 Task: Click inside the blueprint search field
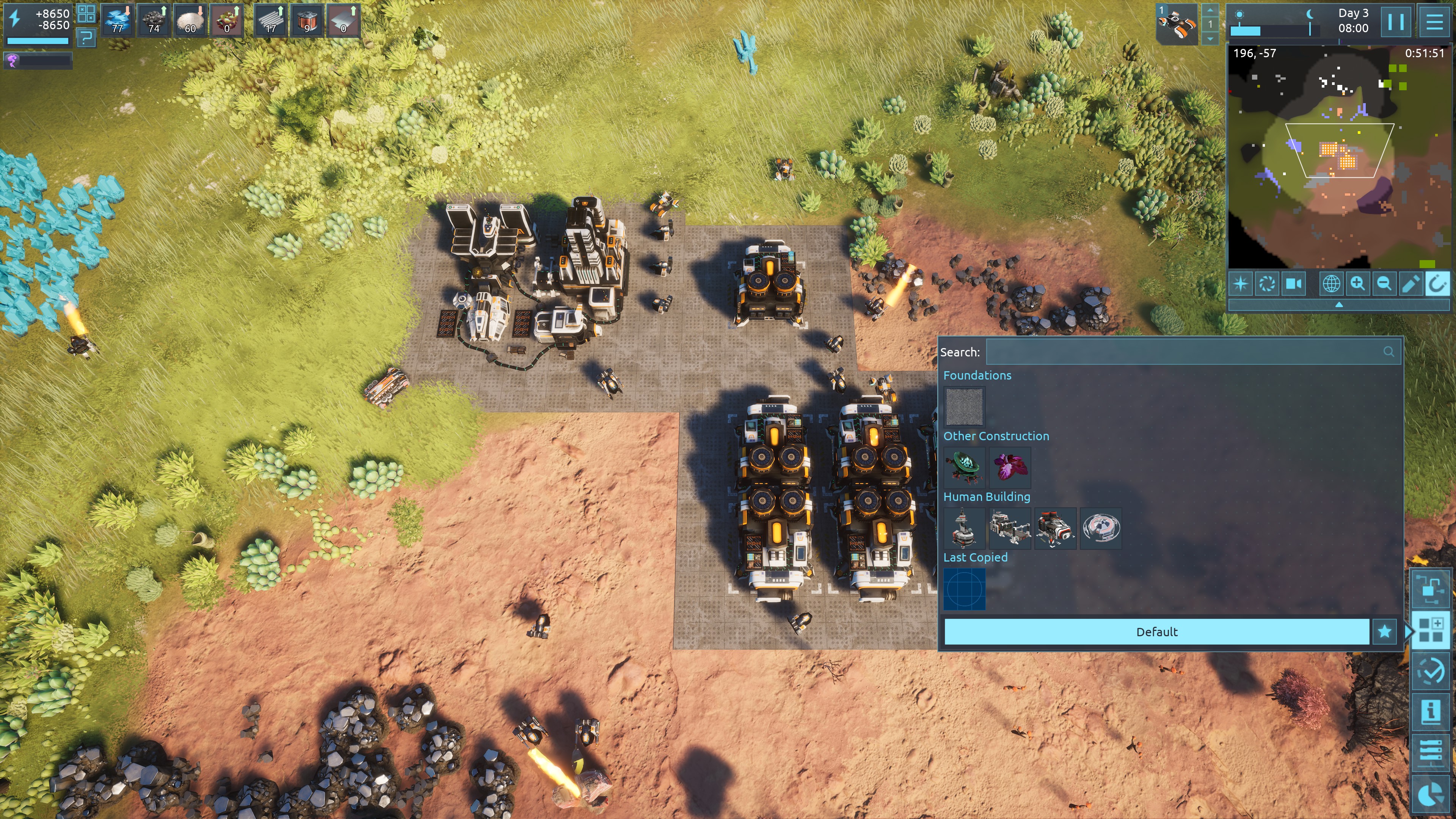1184,351
